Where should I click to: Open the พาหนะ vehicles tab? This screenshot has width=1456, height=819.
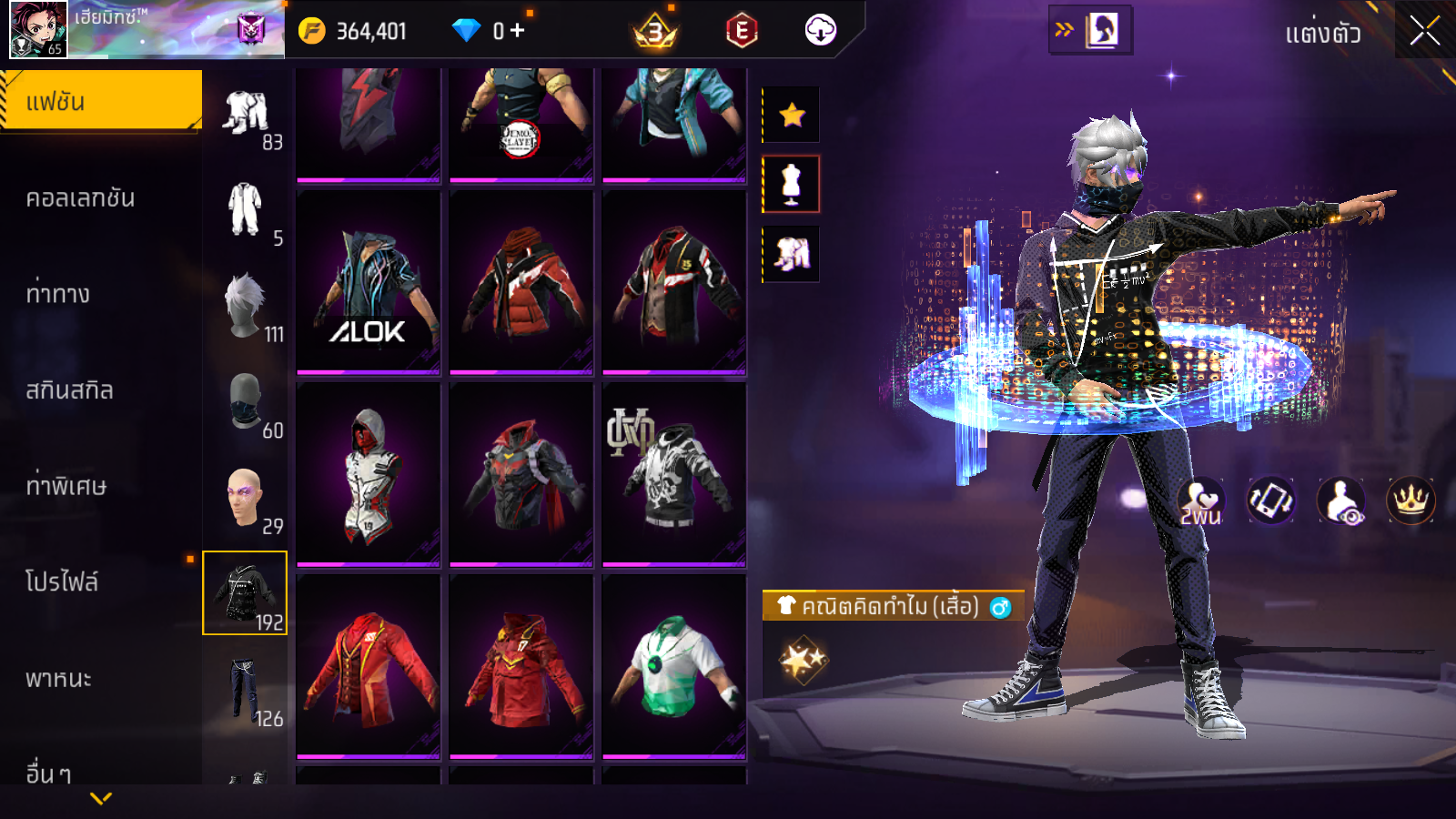click(x=58, y=679)
